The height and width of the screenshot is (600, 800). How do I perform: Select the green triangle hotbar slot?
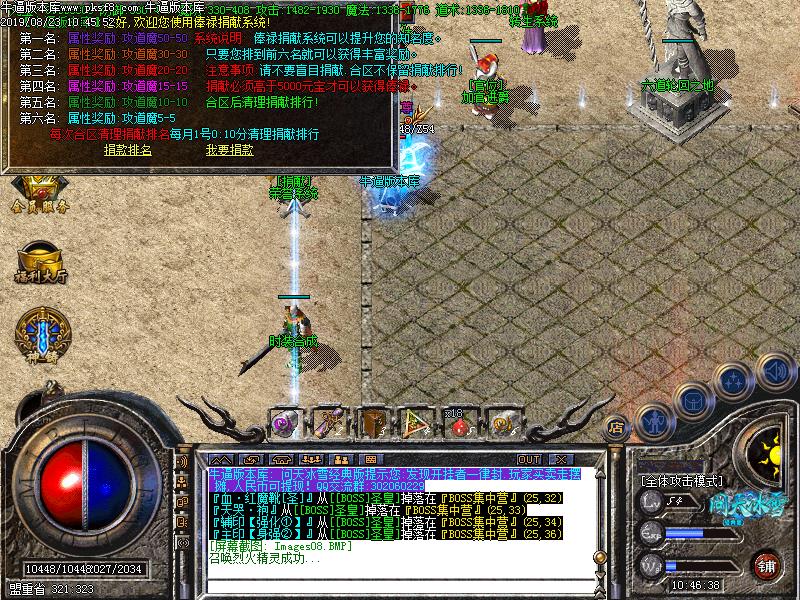(417, 423)
